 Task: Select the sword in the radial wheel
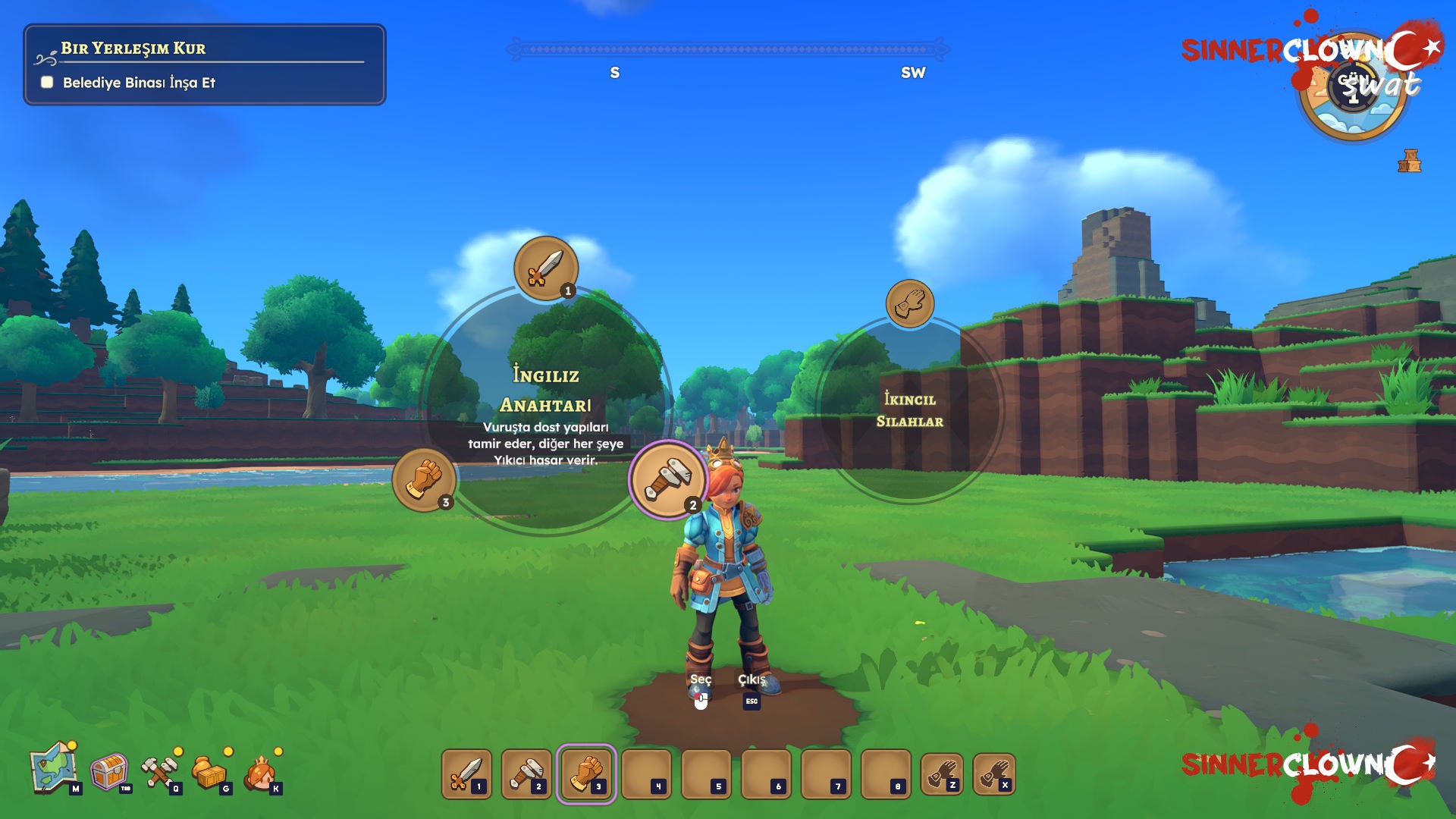pyautogui.click(x=546, y=268)
